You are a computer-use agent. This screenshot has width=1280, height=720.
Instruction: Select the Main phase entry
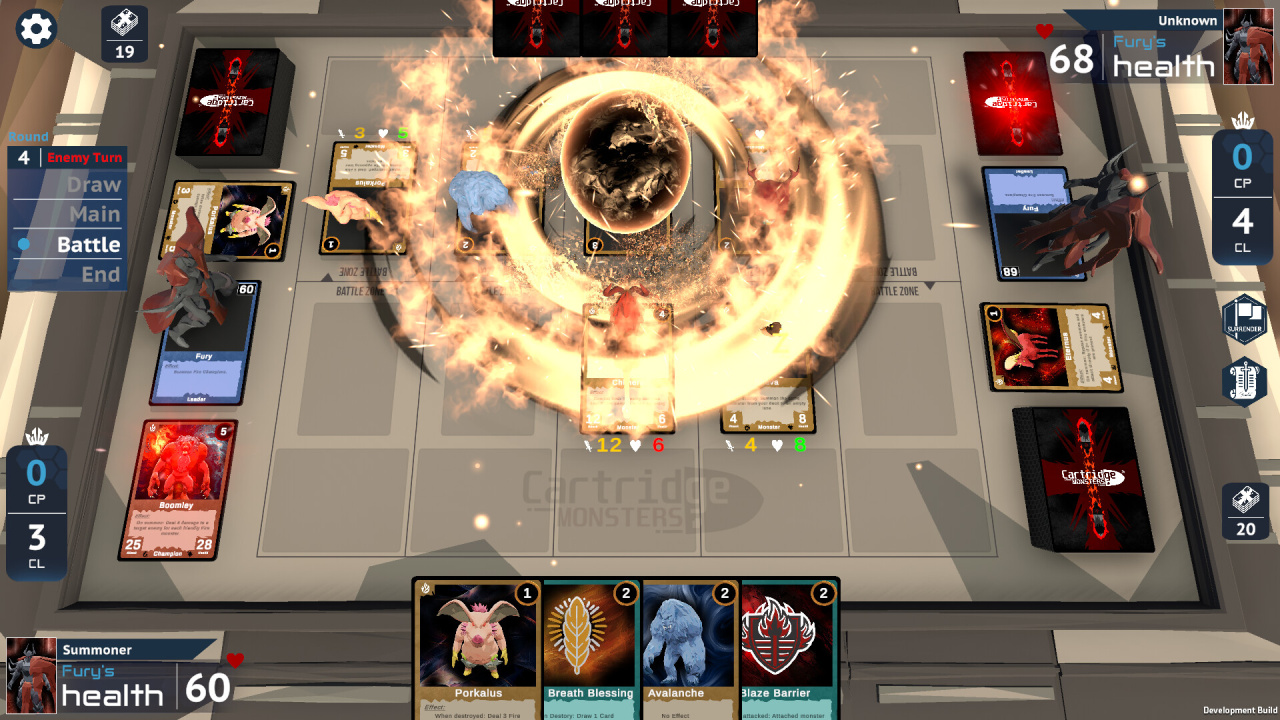95,215
